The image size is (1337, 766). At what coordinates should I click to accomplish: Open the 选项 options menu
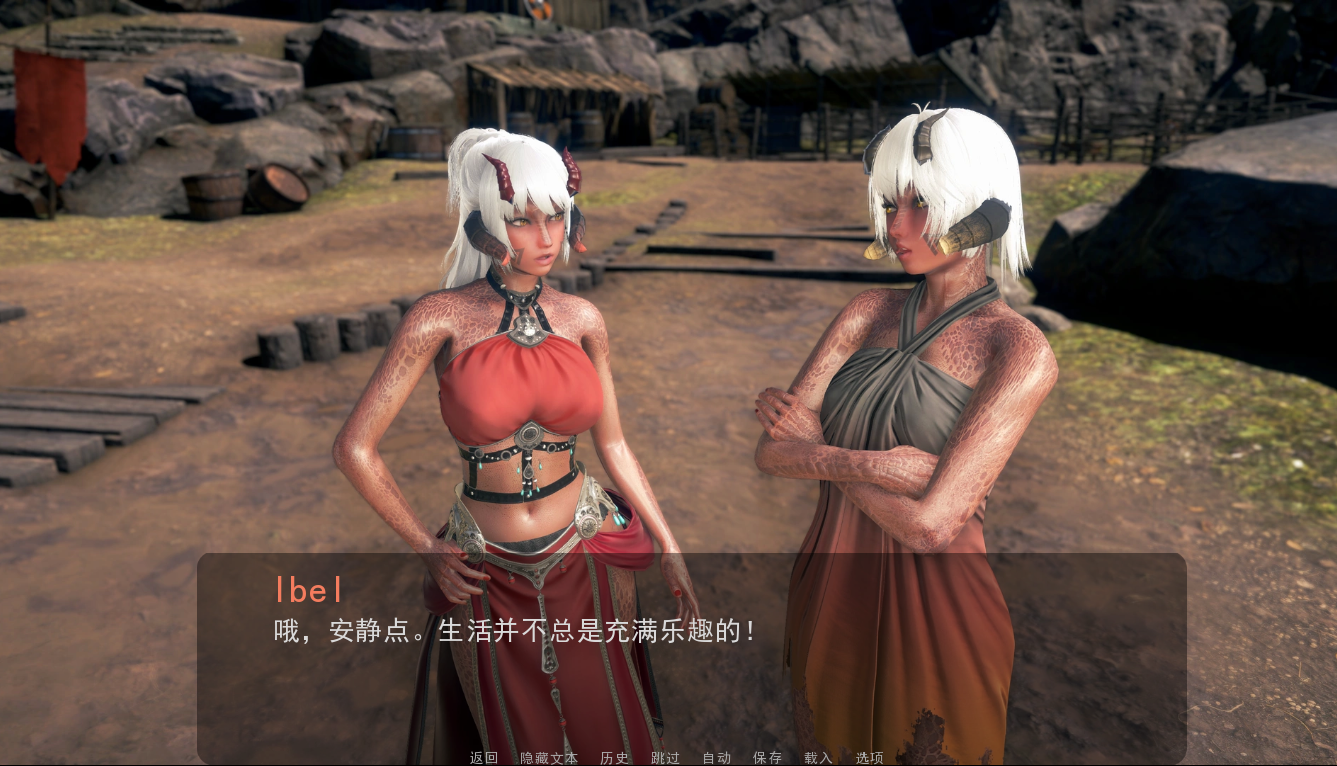click(869, 758)
